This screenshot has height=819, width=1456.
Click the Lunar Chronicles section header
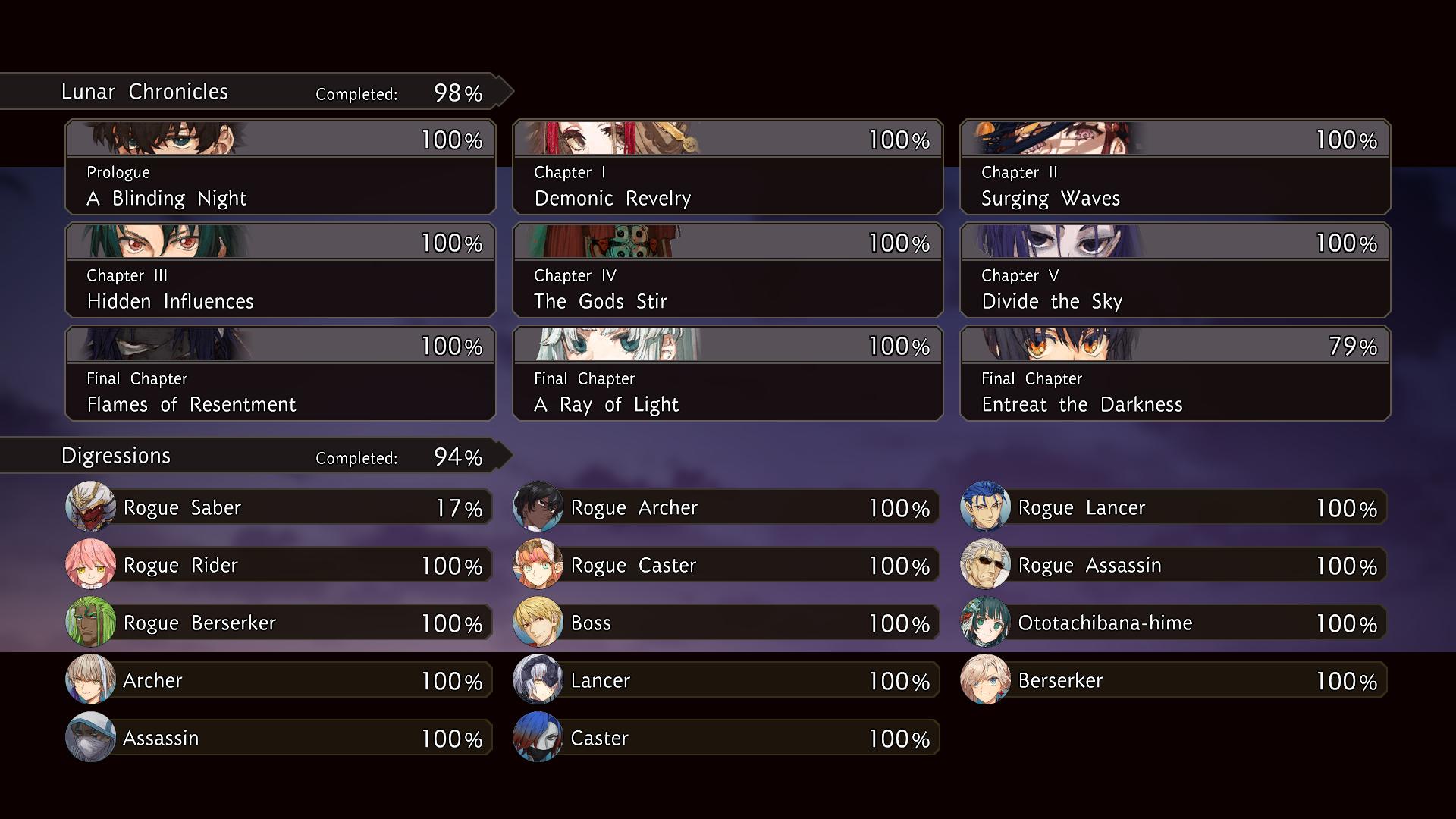pyautogui.click(x=250, y=92)
